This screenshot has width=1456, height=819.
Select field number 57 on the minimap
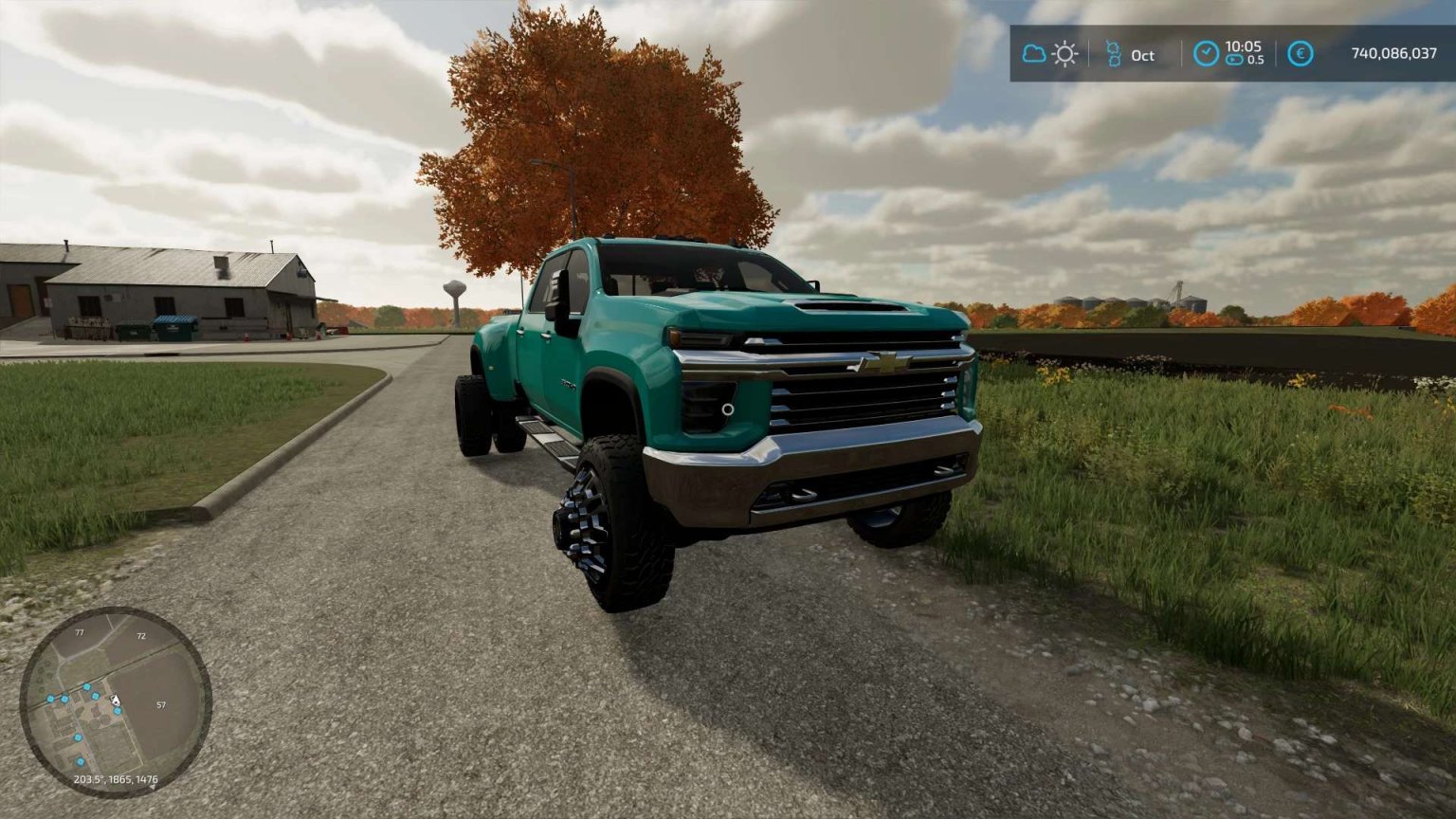pos(161,705)
